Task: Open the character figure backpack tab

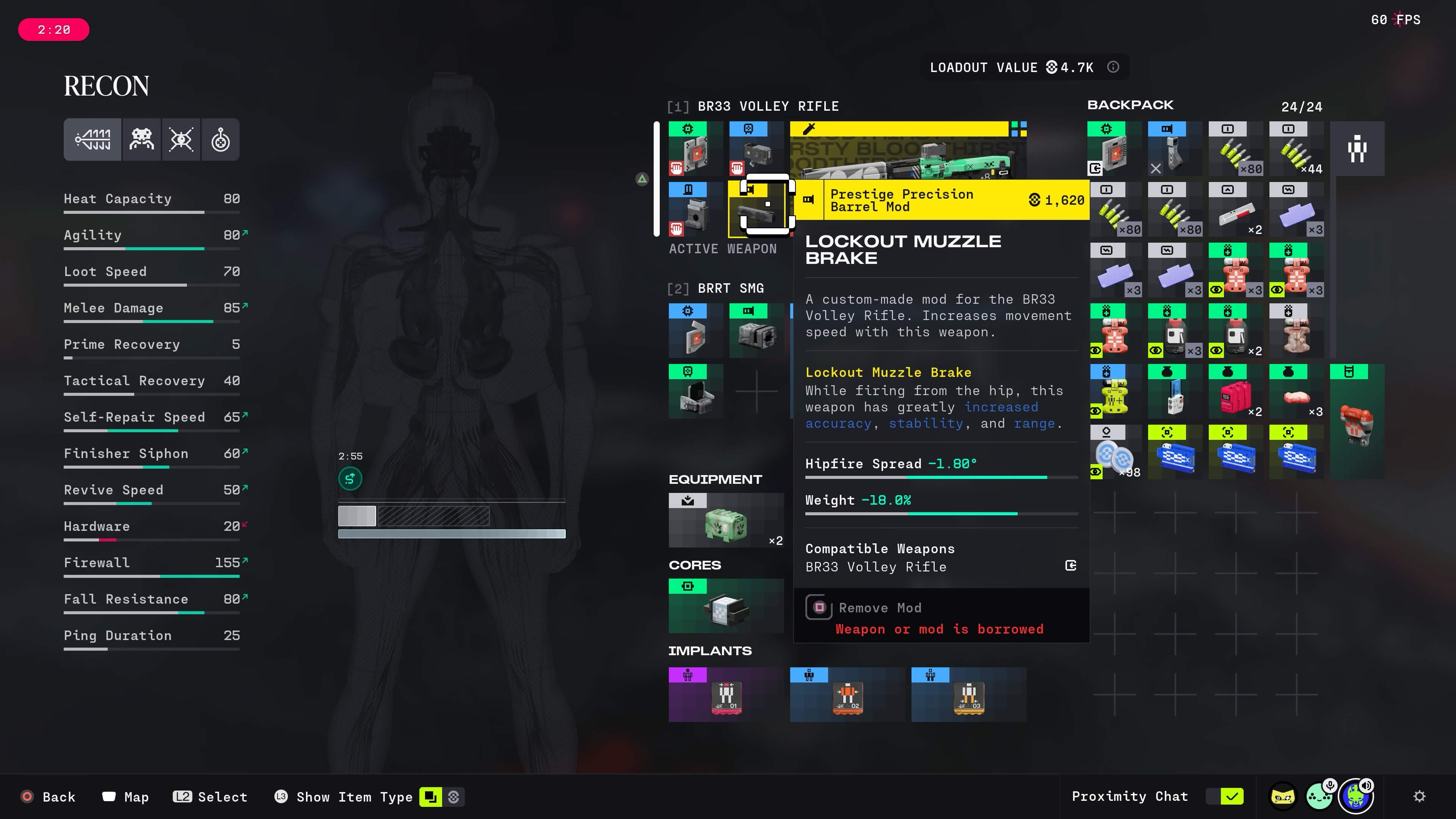Action: coord(1357,149)
